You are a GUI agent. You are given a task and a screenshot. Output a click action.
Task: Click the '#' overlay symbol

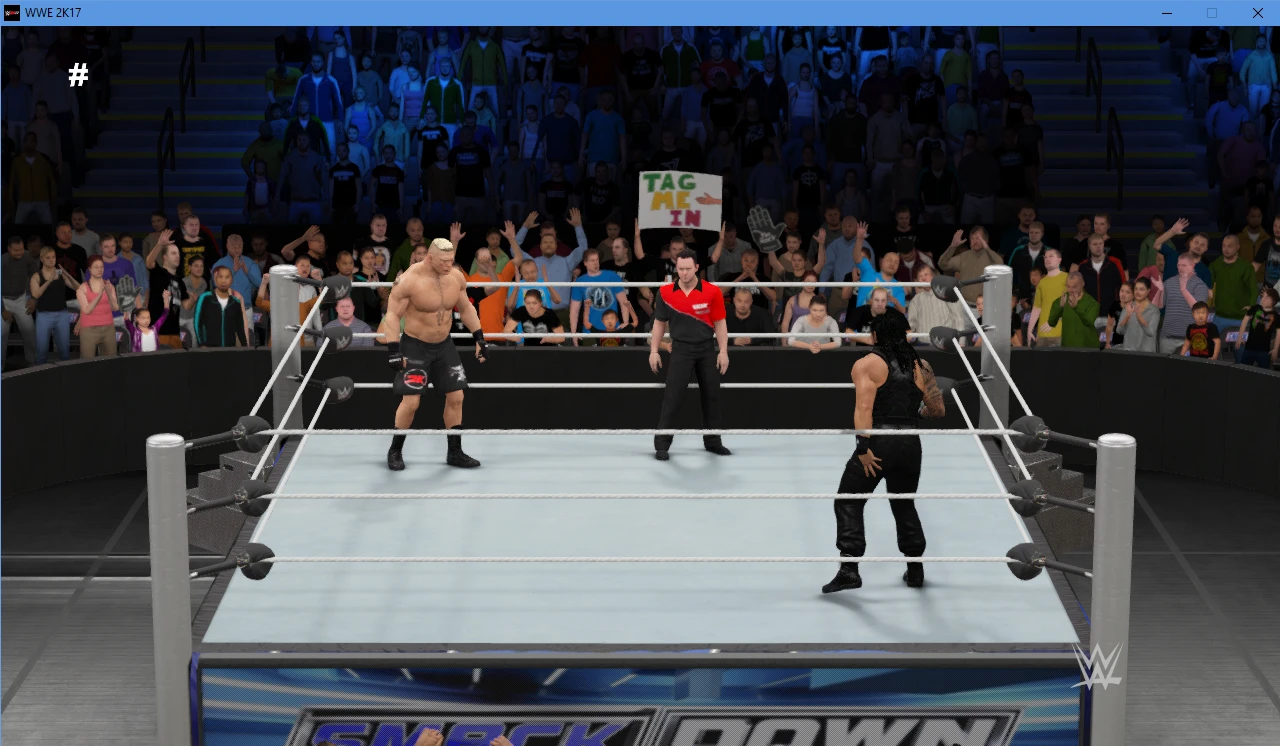[x=78, y=75]
